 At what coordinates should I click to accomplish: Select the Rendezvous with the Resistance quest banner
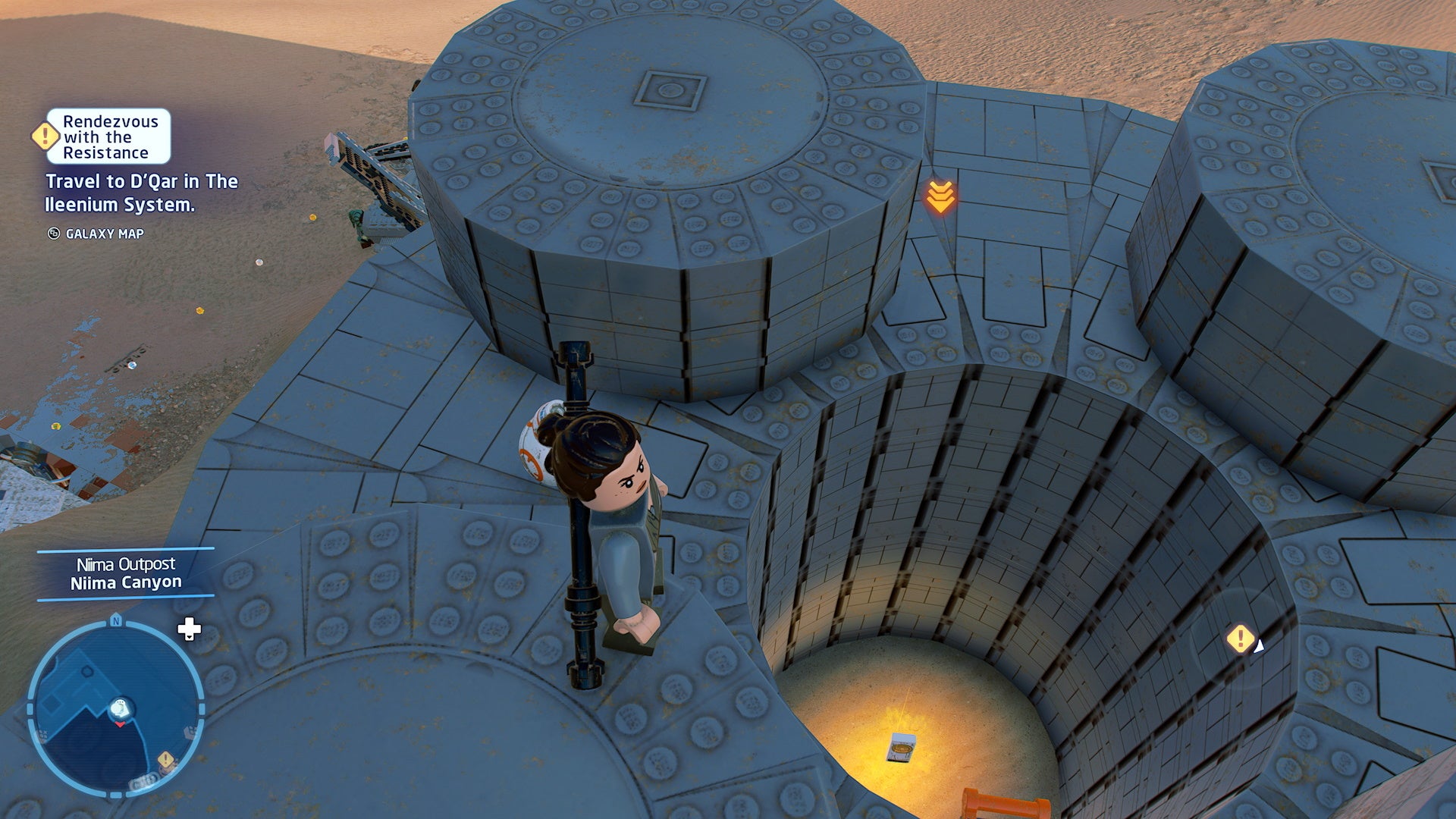point(109,138)
